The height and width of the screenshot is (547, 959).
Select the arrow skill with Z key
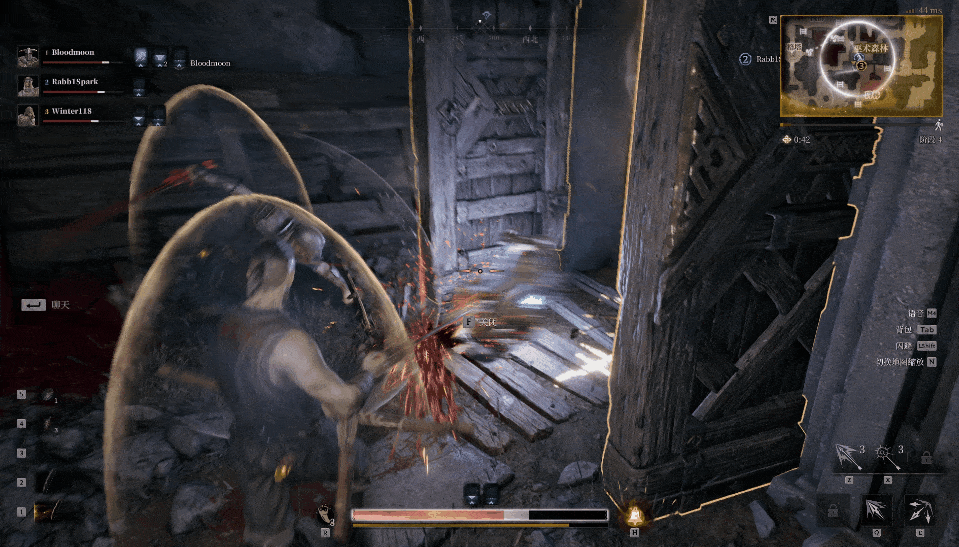[849, 459]
